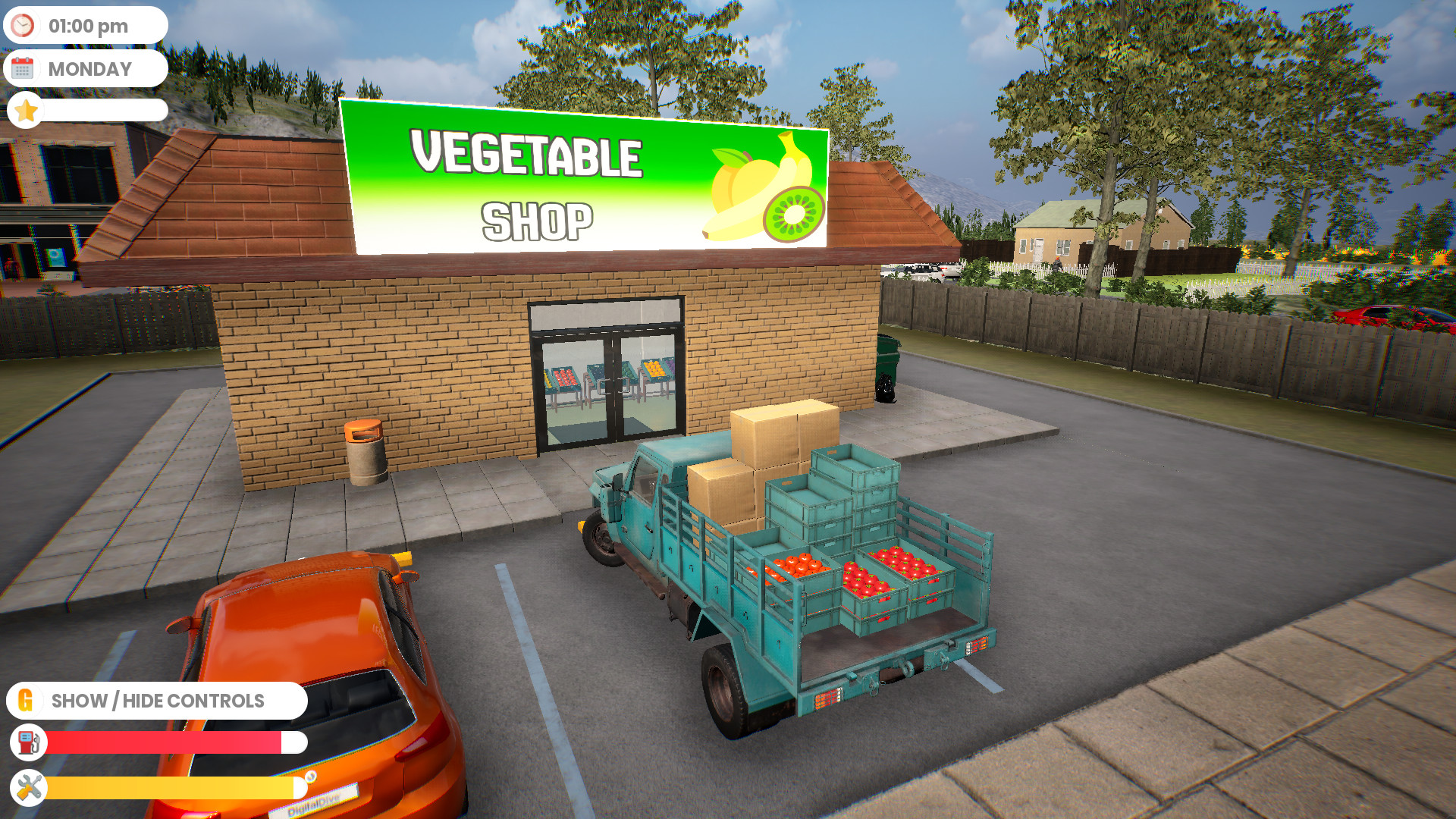The image size is (1456, 819).
Task: Click the calendar icon beside MONDAY
Action: (x=24, y=68)
